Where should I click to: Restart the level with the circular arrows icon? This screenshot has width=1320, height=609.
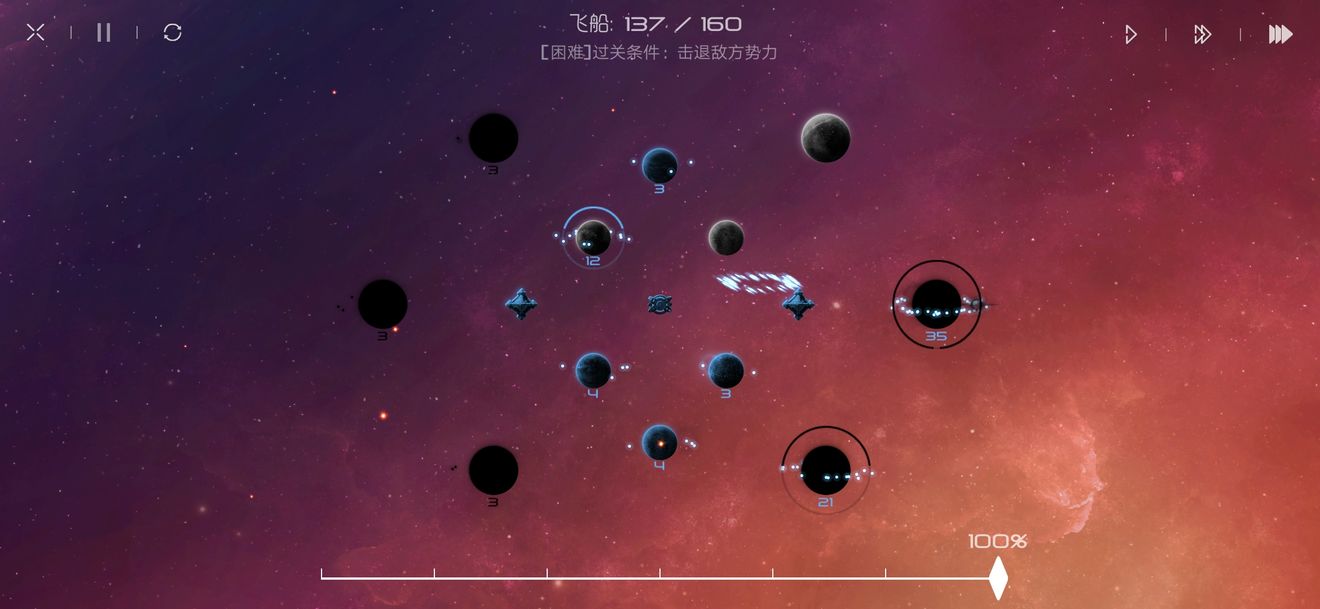click(173, 33)
